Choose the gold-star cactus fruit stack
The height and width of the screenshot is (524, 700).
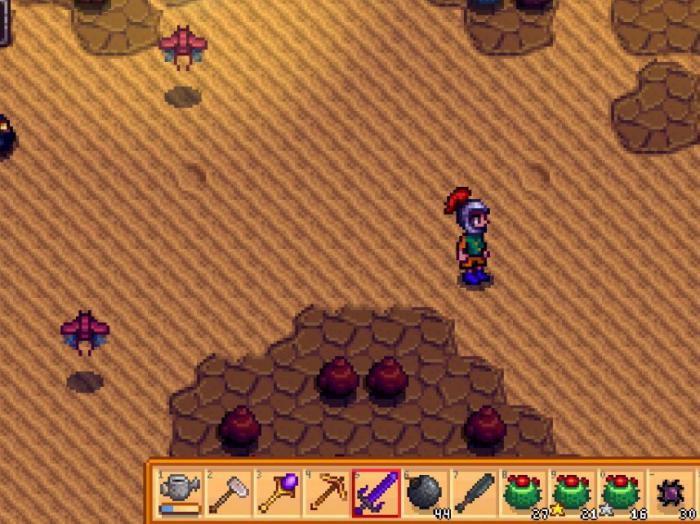(572, 492)
